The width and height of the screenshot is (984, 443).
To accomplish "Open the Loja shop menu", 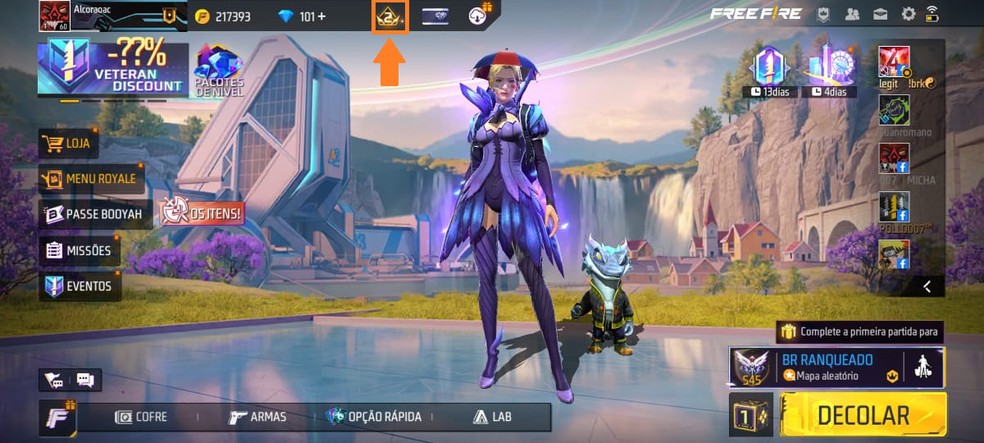I will click(69, 143).
